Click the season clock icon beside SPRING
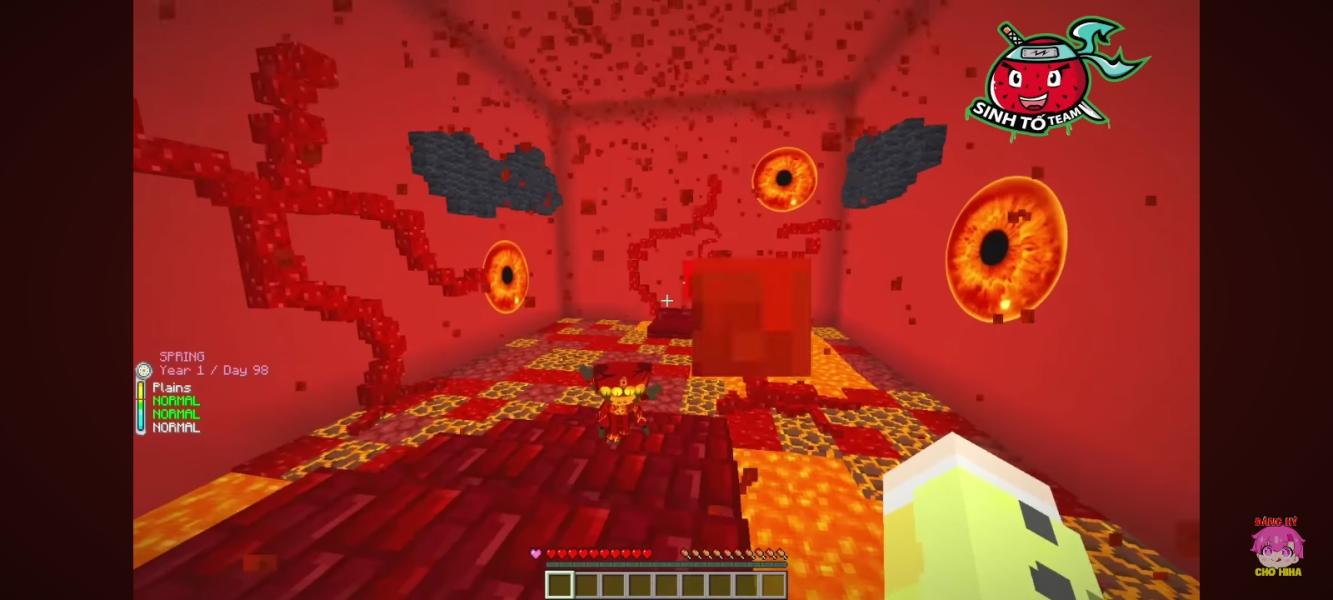 tap(143, 370)
